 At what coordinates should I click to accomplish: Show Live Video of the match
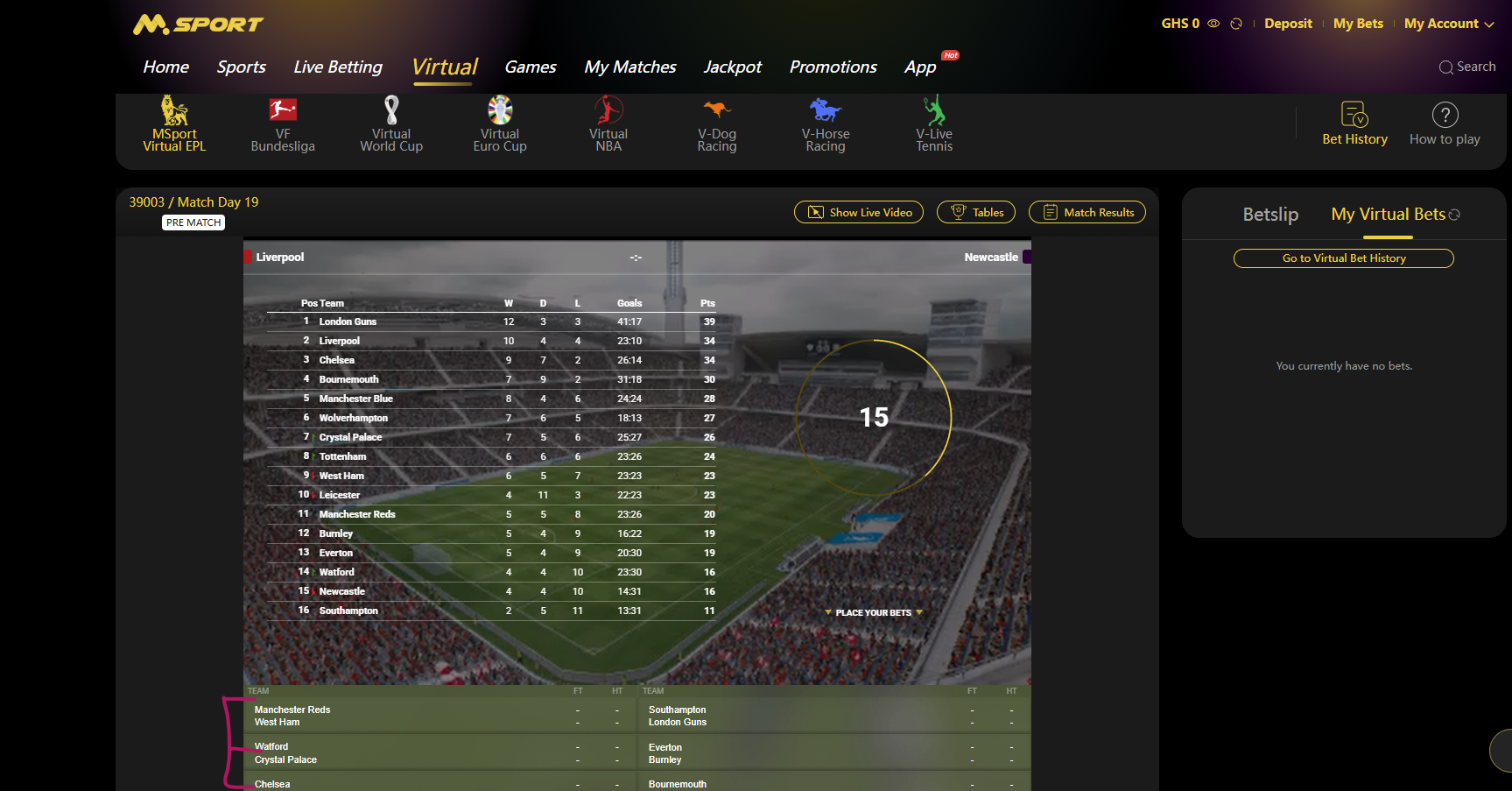pos(859,212)
